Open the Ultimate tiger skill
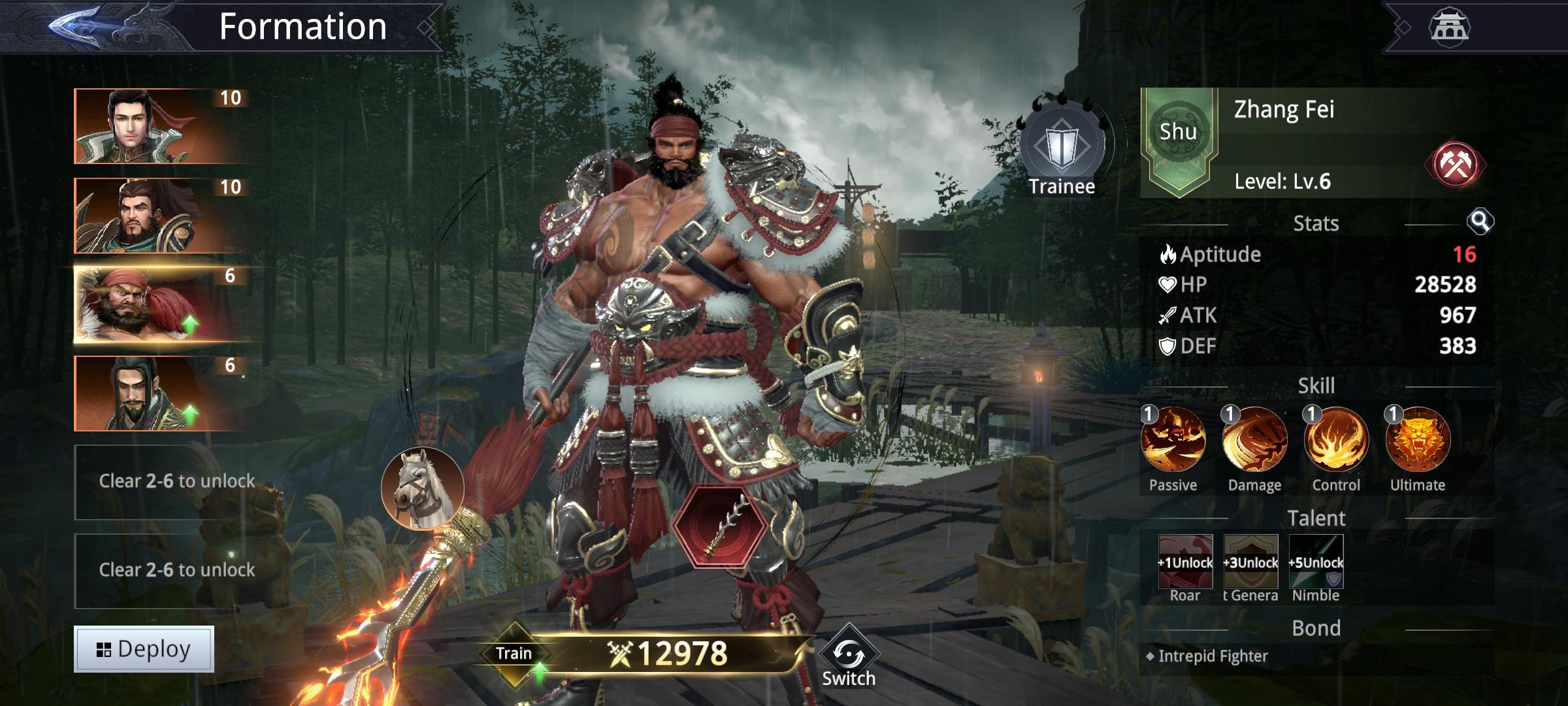The image size is (1568, 706). pos(1418,439)
